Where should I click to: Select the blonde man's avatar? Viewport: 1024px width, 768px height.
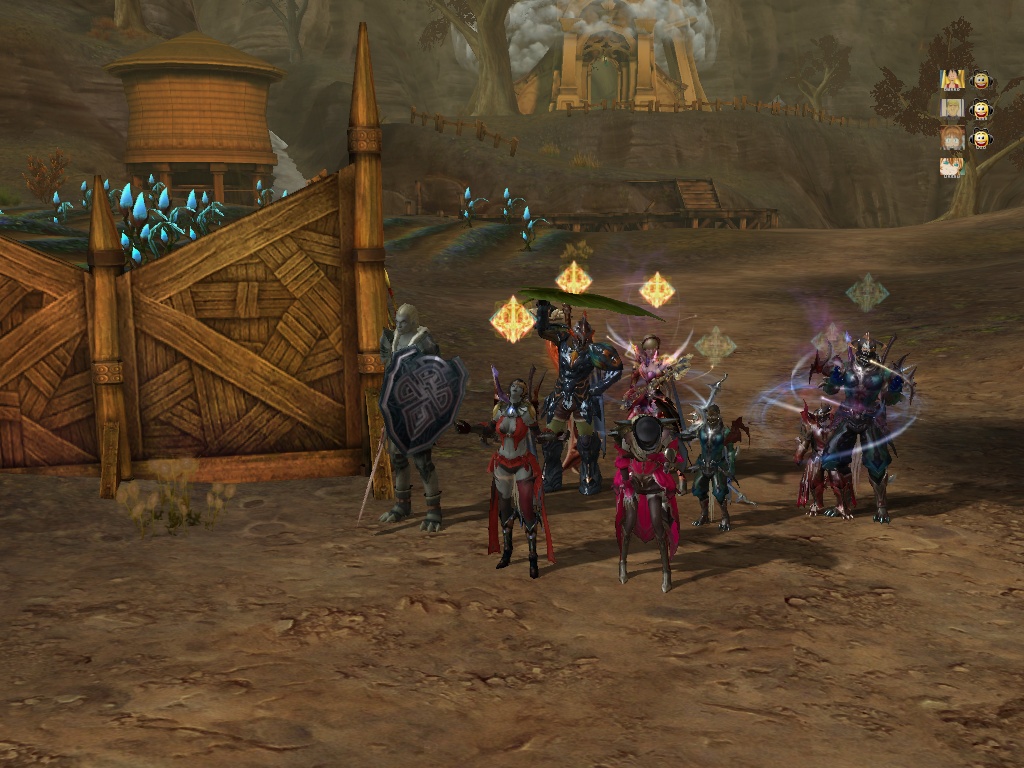952,108
